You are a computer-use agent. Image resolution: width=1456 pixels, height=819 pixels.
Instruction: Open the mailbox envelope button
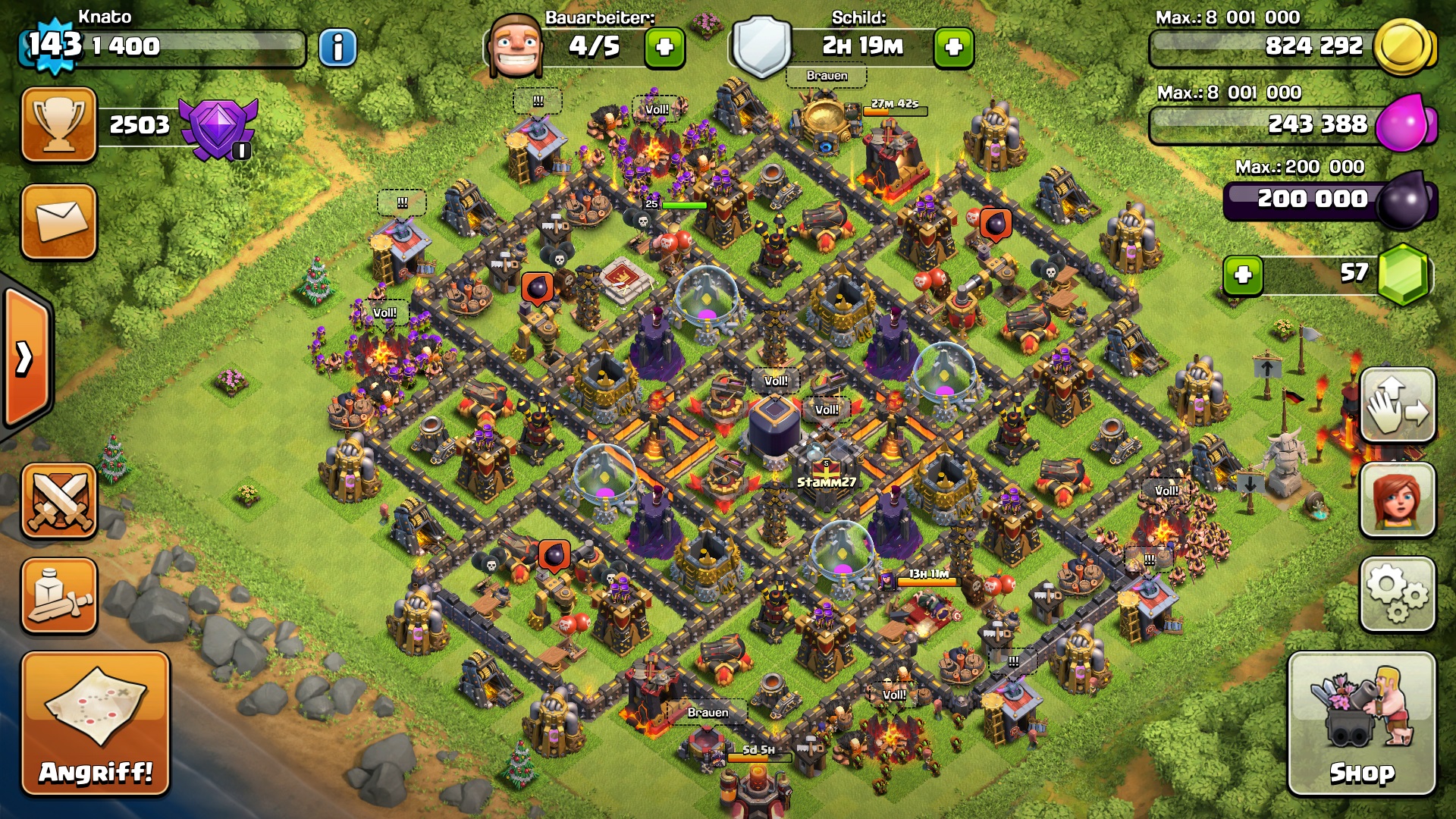59,221
